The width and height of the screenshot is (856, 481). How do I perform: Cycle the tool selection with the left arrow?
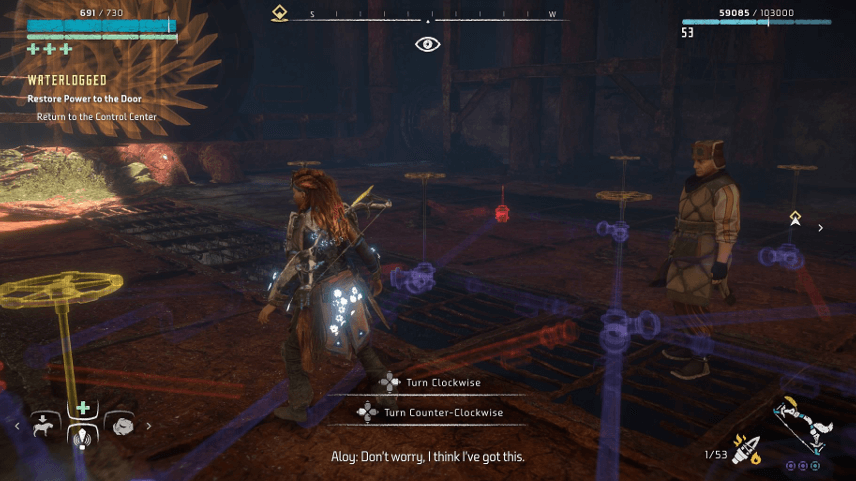pos(17,426)
